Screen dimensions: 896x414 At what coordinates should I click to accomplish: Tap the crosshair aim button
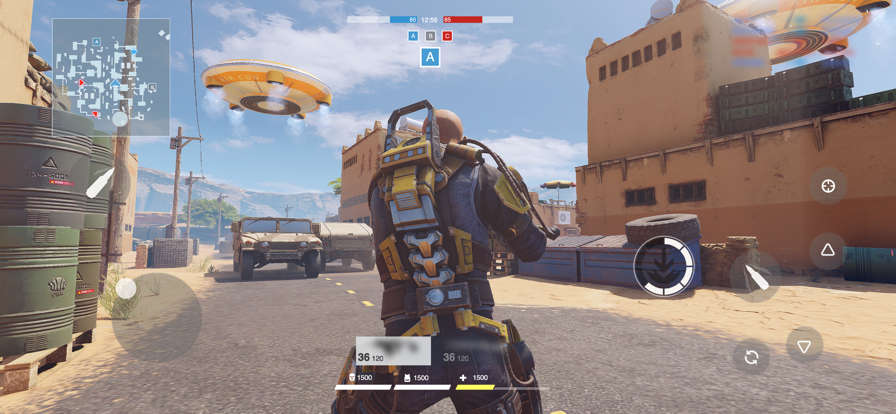[828, 187]
